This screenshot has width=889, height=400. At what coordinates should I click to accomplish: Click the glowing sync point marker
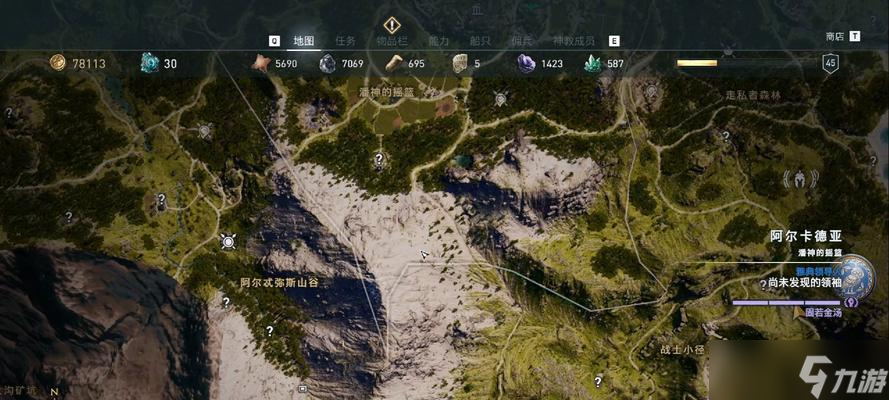(x=228, y=241)
